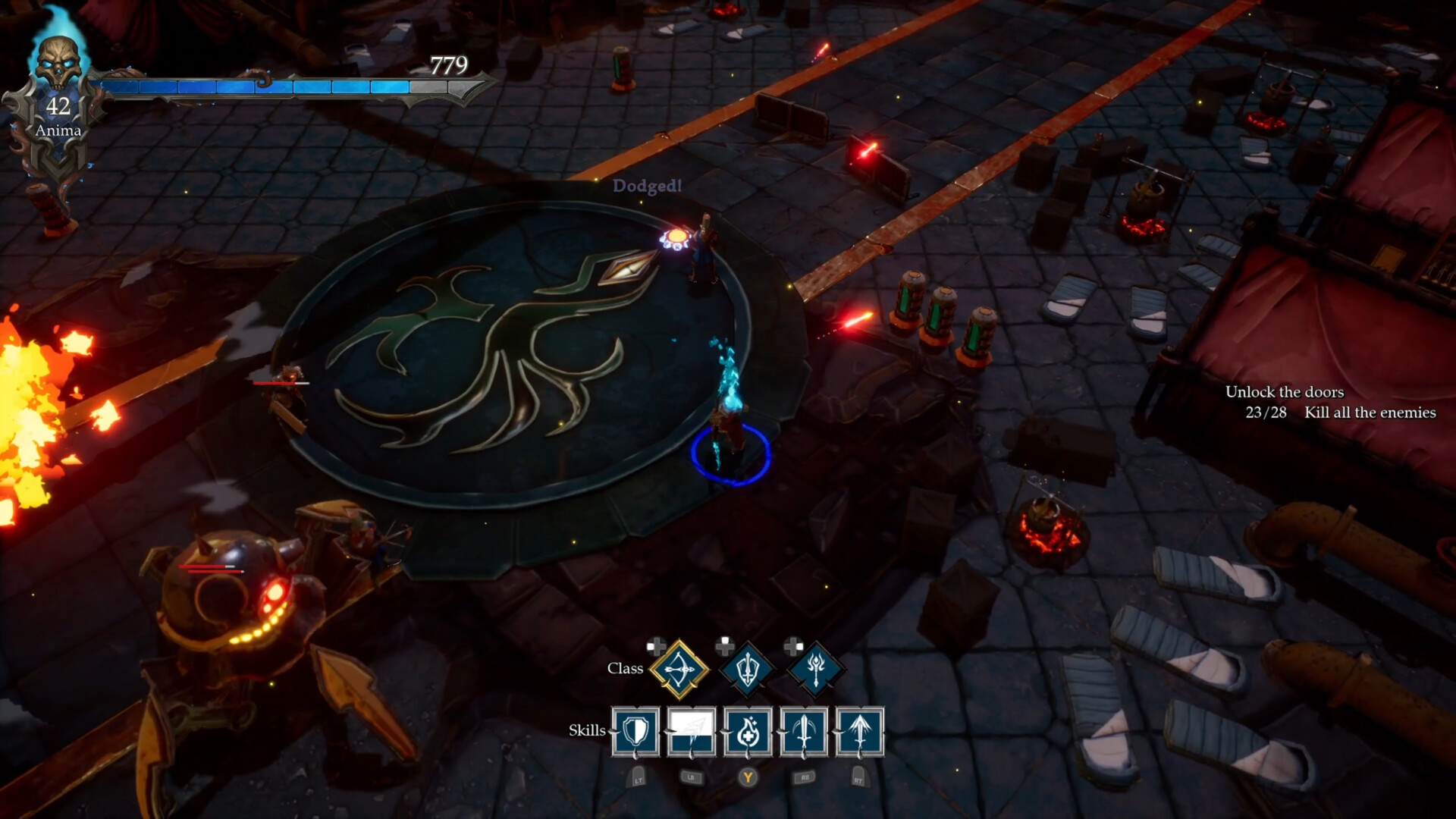Click the Skills label
Image resolution: width=1456 pixels, height=819 pixels.
(x=587, y=732)
